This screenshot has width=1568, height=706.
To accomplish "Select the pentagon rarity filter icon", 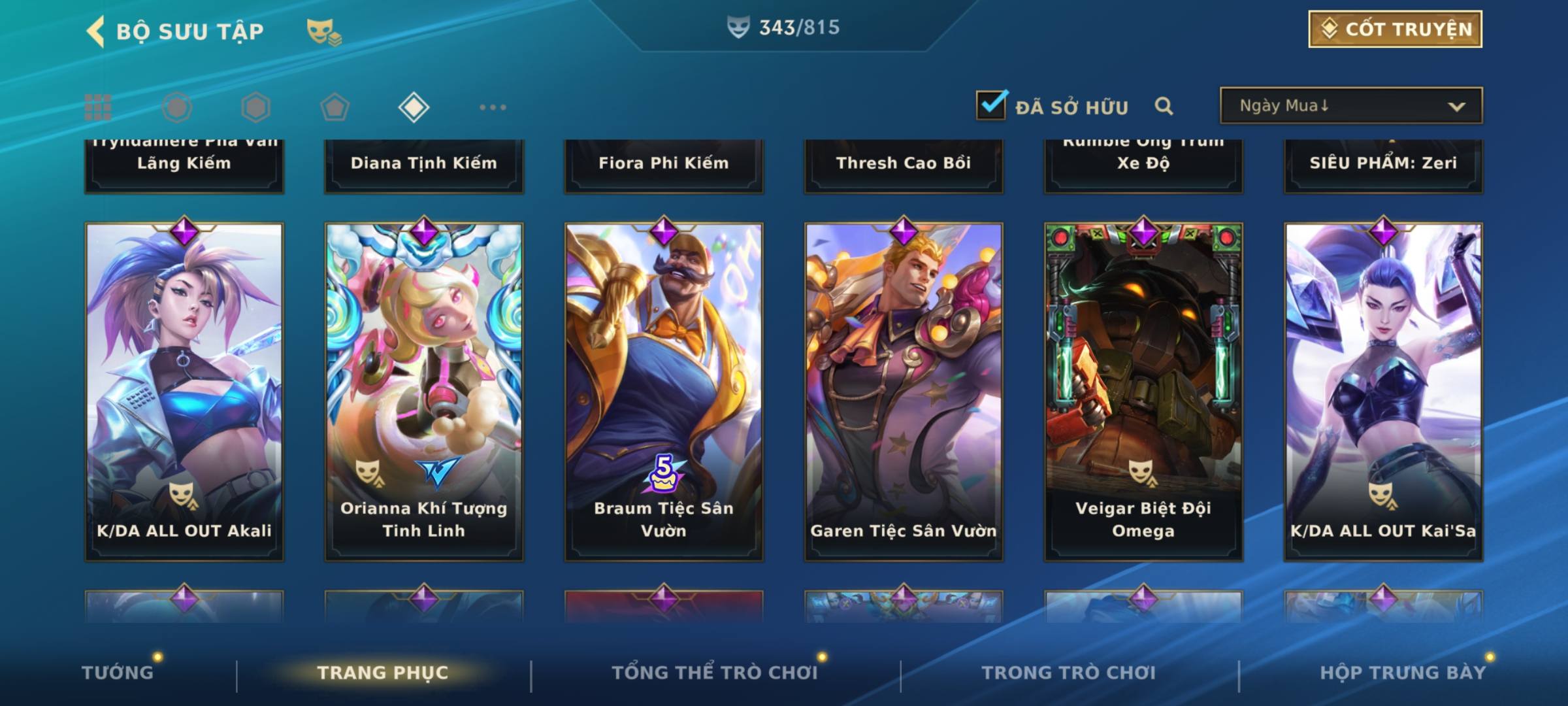I will tap(335, 107).
